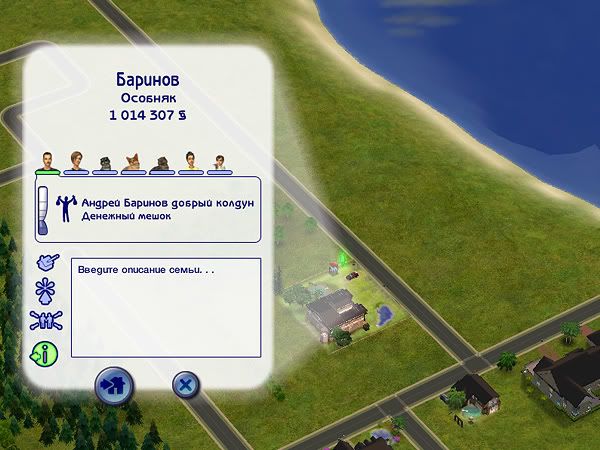Show the family relationships tab
Viewport: 600px width, 450px height.
coord(46,321)
